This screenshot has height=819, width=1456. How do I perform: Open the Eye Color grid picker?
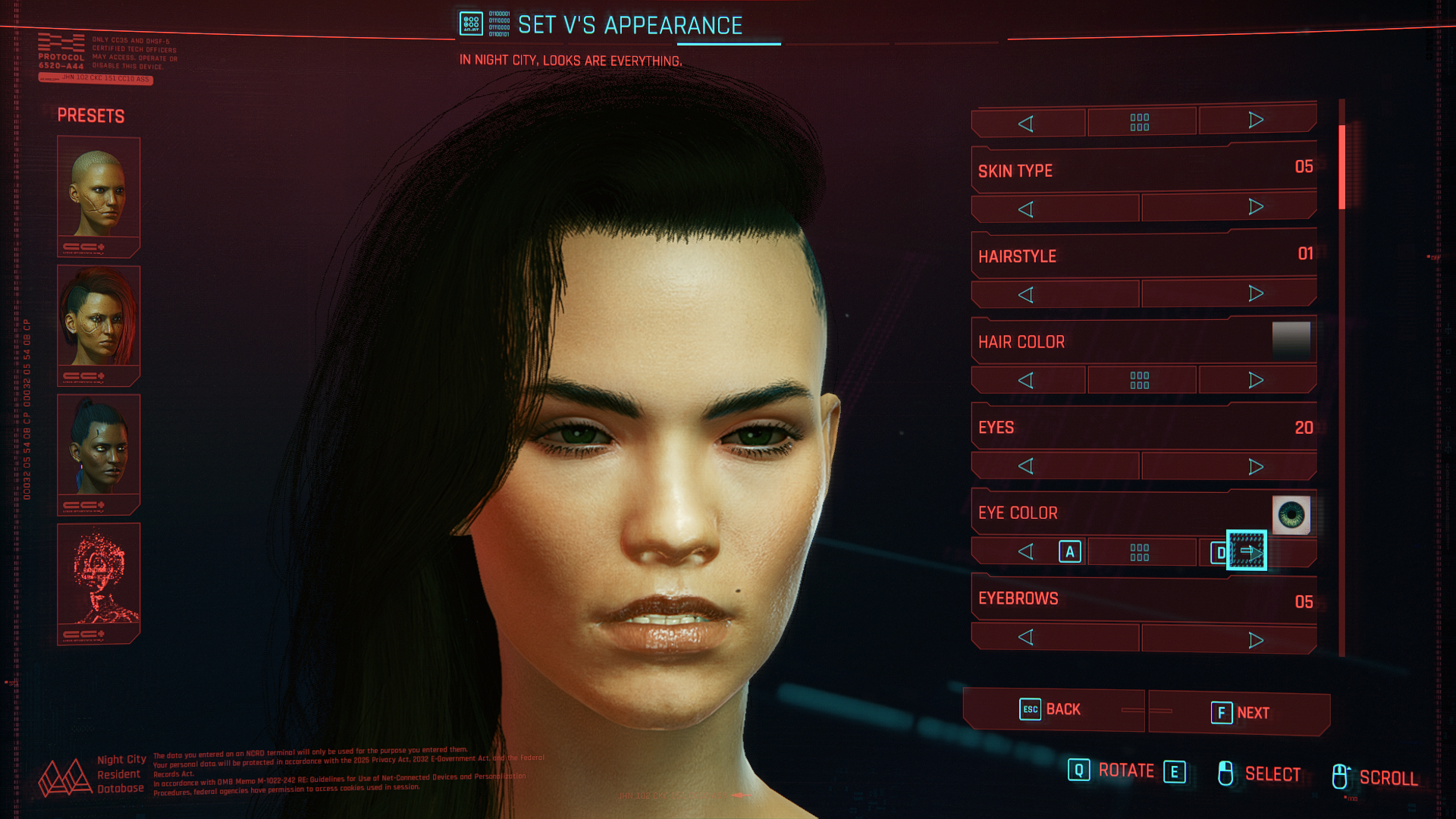click(x=1140, y=552)
